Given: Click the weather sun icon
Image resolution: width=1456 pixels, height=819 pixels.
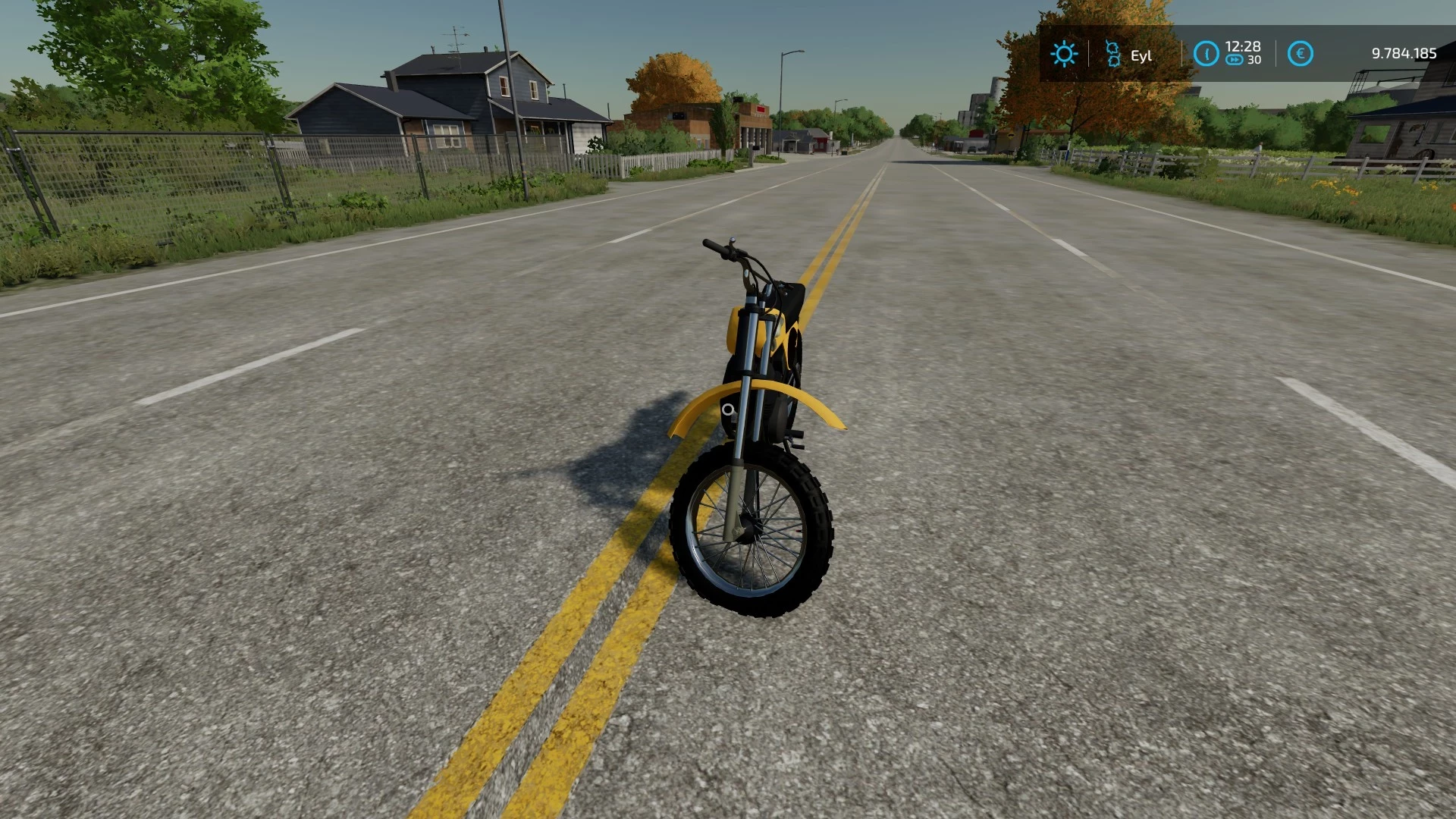Looking at the screenshot, I should (1065, 54).
